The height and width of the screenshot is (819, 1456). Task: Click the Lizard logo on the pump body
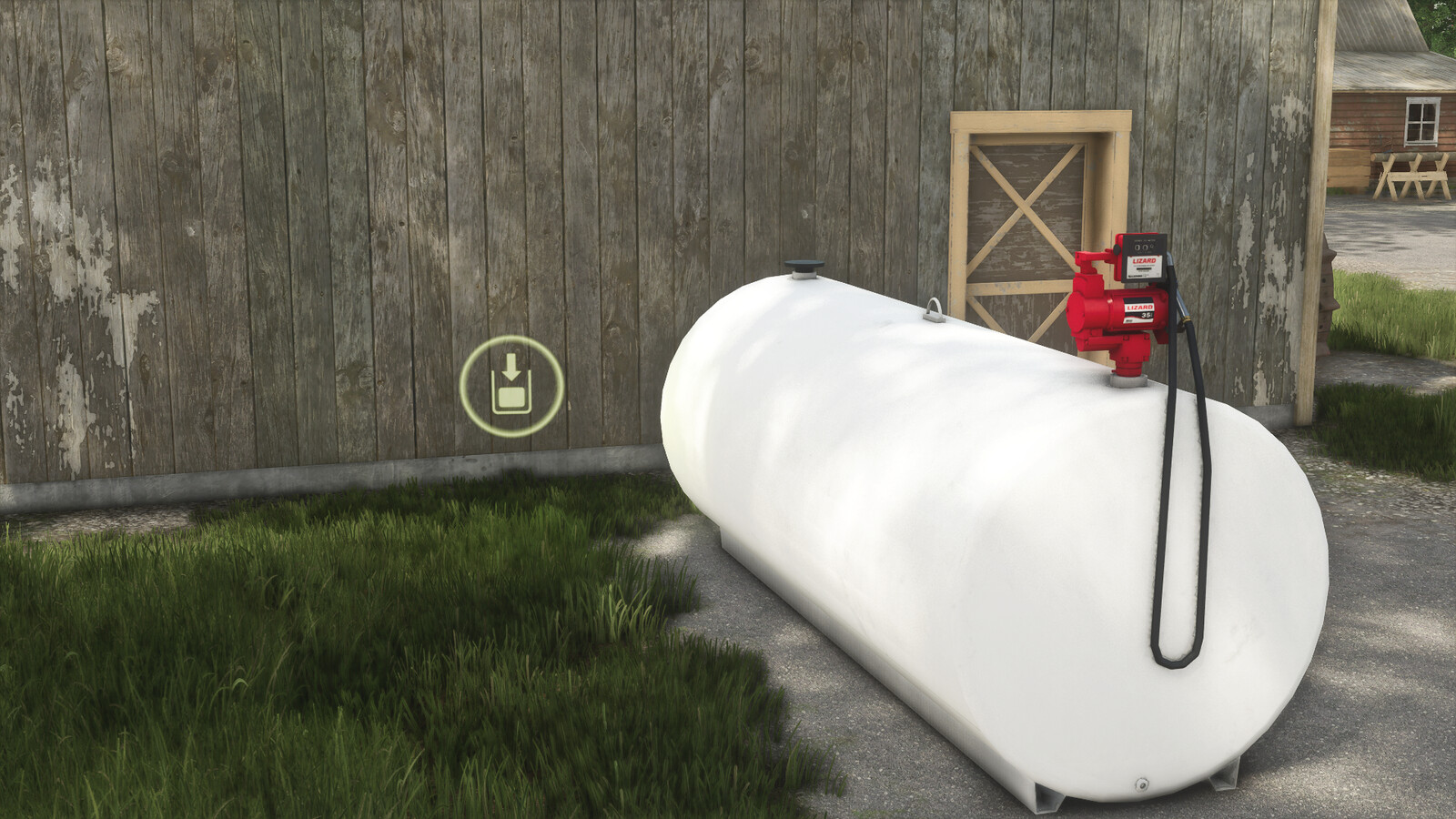[x=1139, y=307]
